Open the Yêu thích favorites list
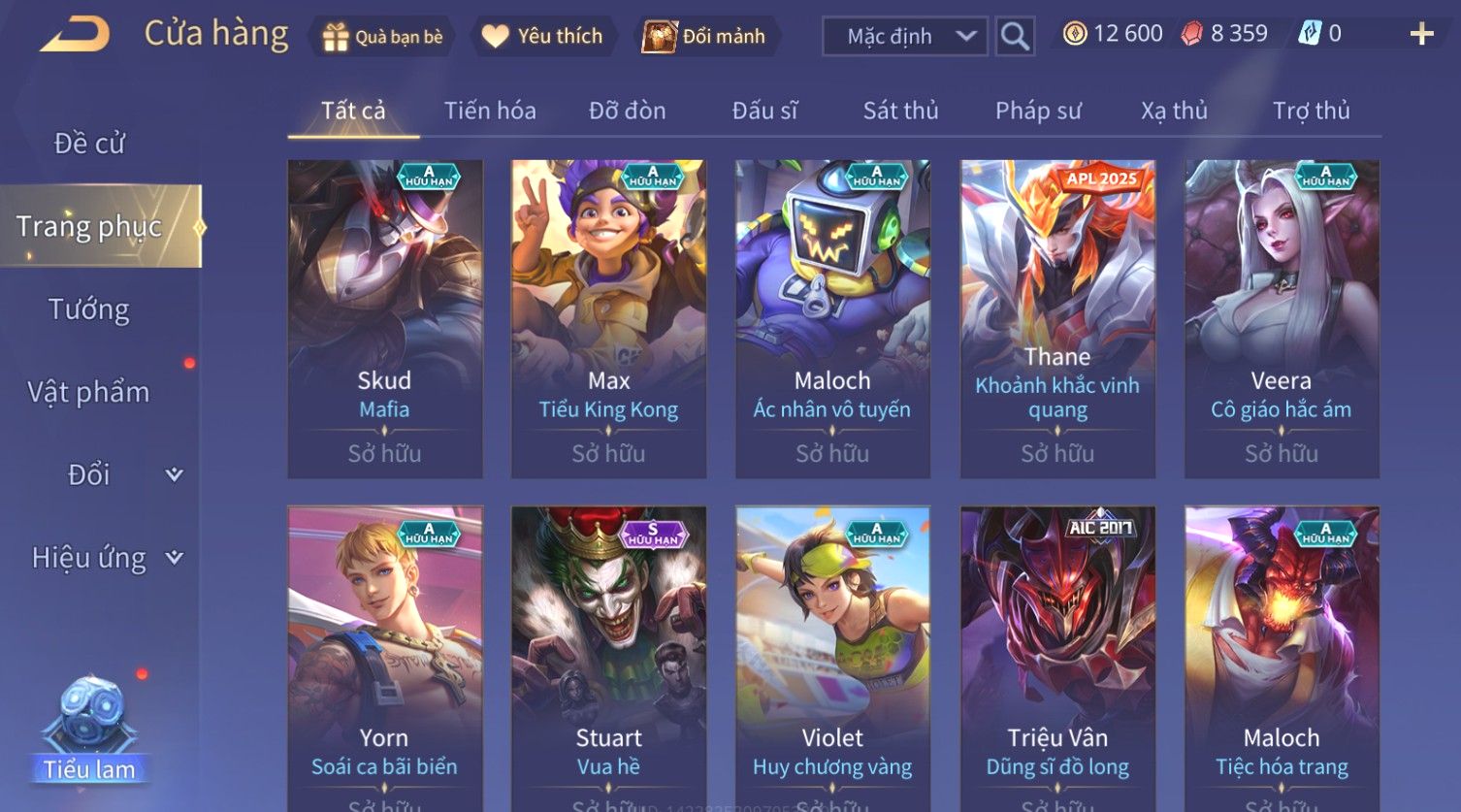The width and height of the screenshot is (1461, 812). pyautogui.click(x=543, y=37)
